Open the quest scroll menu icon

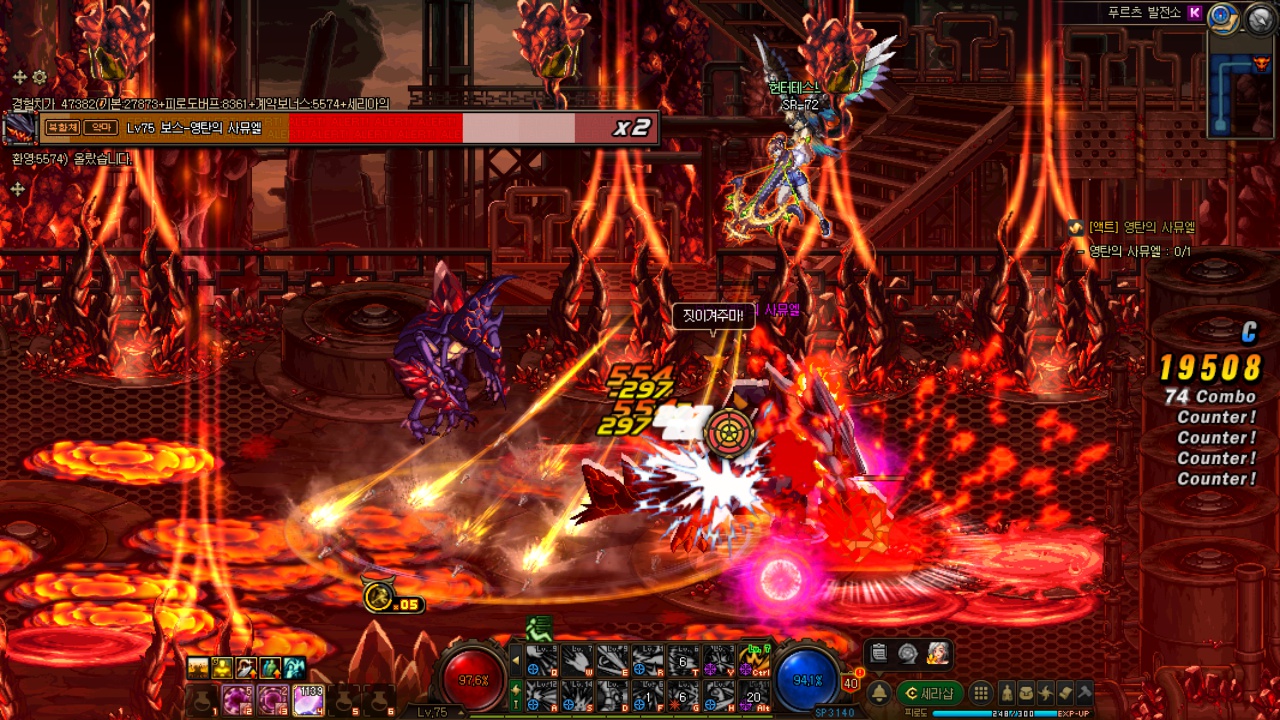(1065, 693)
